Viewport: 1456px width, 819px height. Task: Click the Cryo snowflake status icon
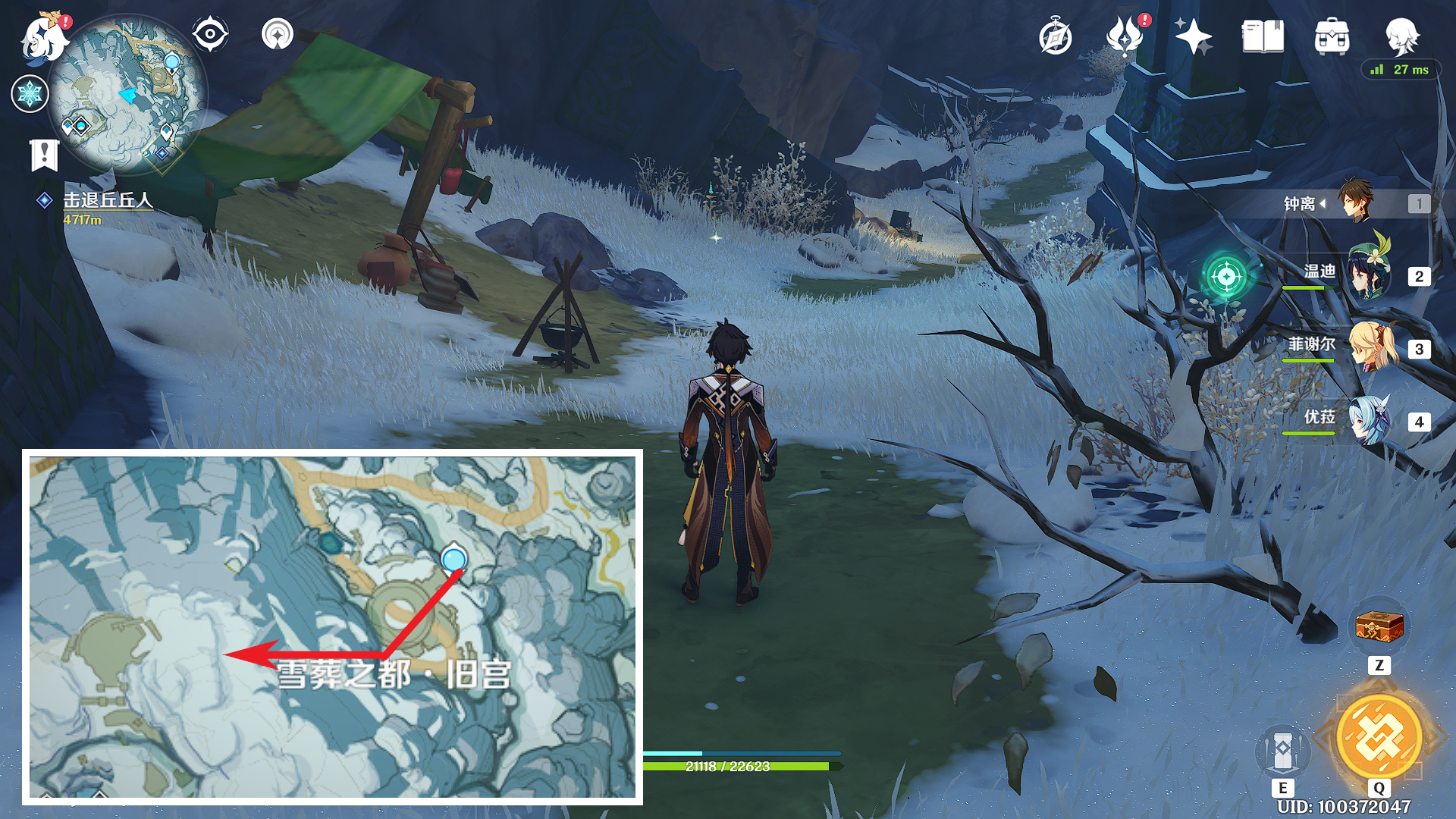click(30, 94)
